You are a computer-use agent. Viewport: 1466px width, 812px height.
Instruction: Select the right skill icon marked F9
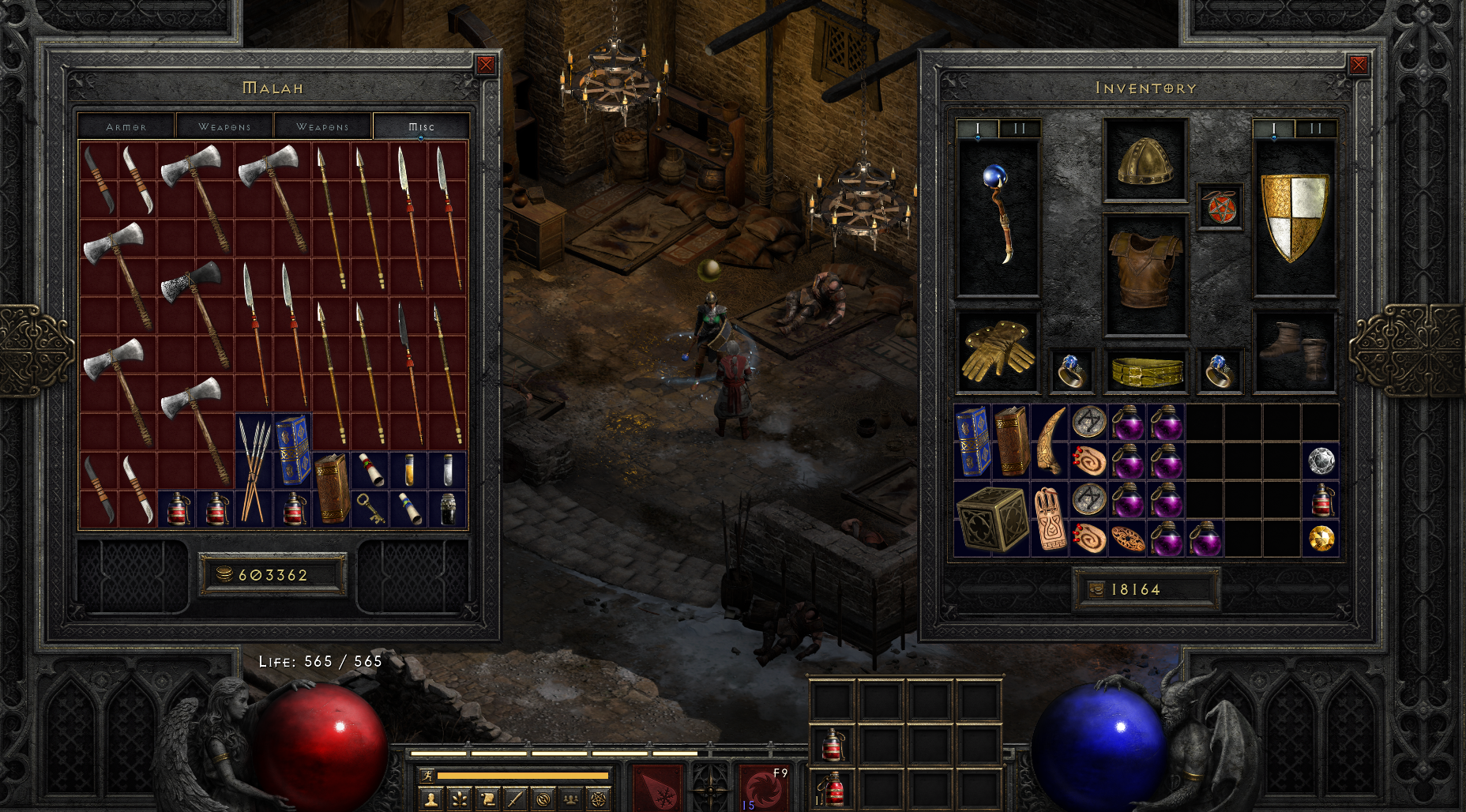(x=764, y=786)
